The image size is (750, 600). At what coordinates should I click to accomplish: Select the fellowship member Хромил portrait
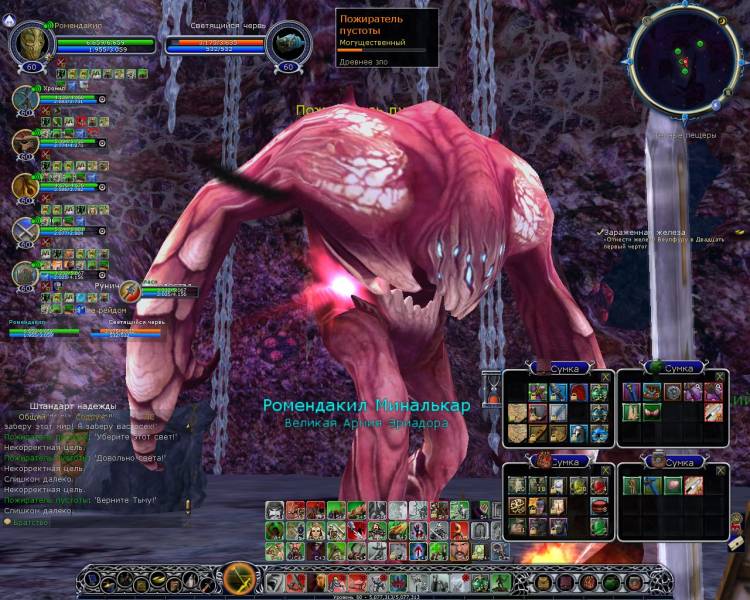click(x=25, y=99)
